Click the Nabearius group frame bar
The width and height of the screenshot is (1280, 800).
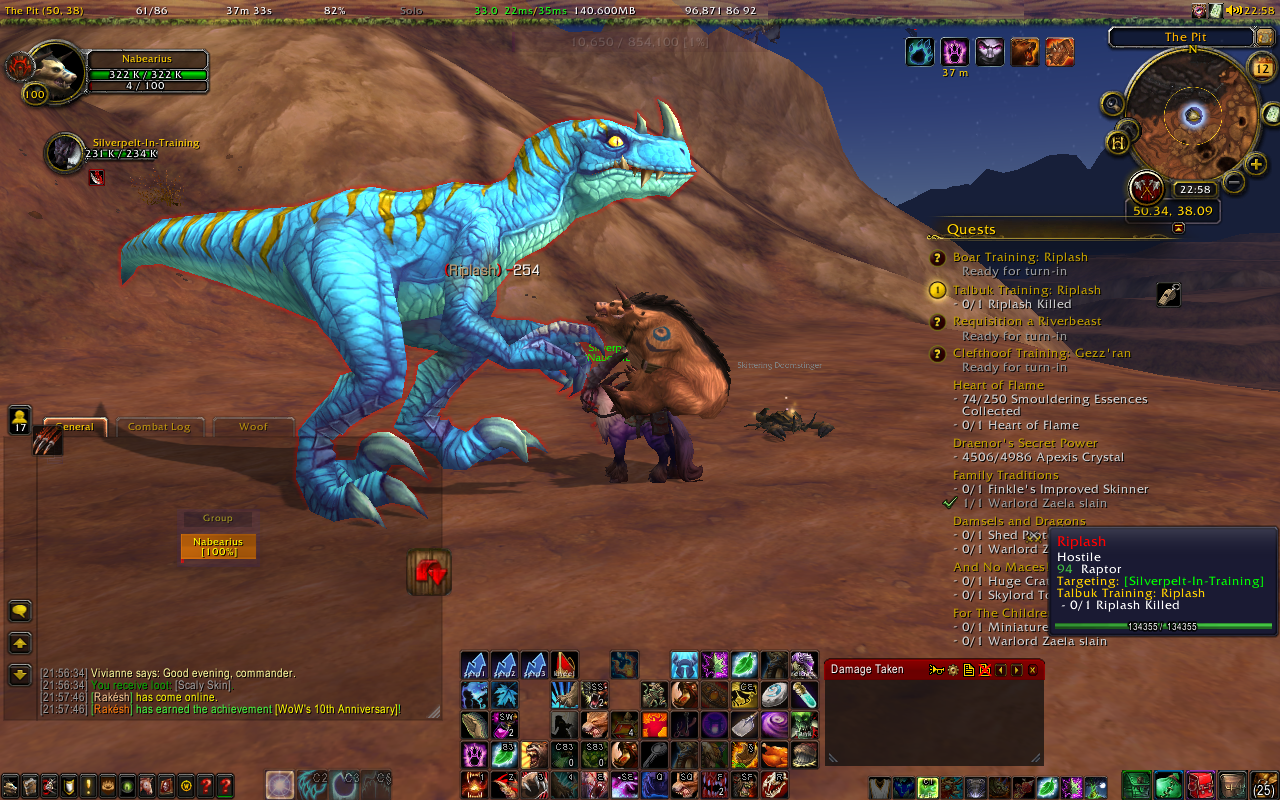pos(218,547)
